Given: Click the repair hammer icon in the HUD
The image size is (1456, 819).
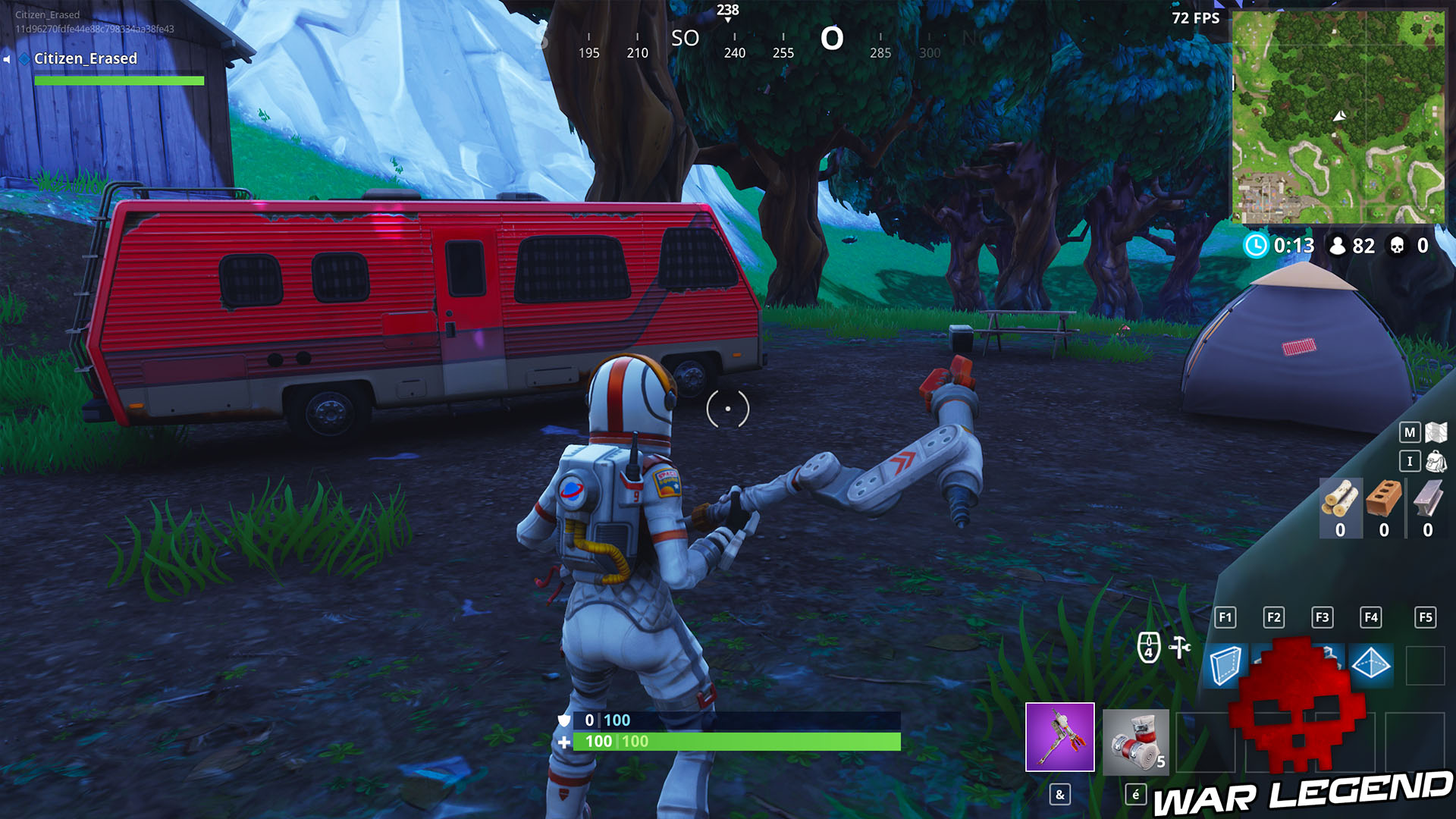Looking at the screenshot, I should point(1178,645).
